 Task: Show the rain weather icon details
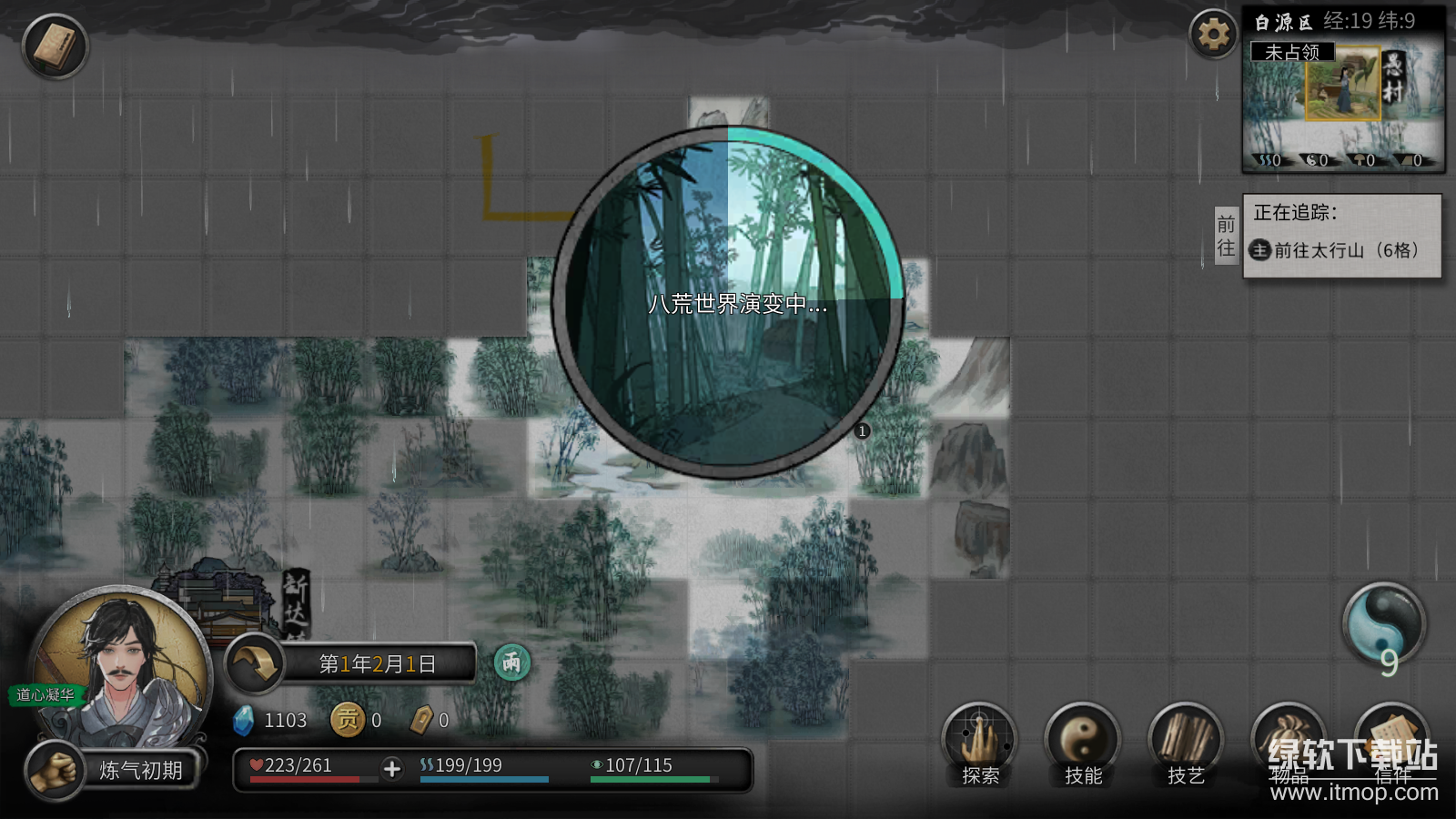click(x=511, y=662)
